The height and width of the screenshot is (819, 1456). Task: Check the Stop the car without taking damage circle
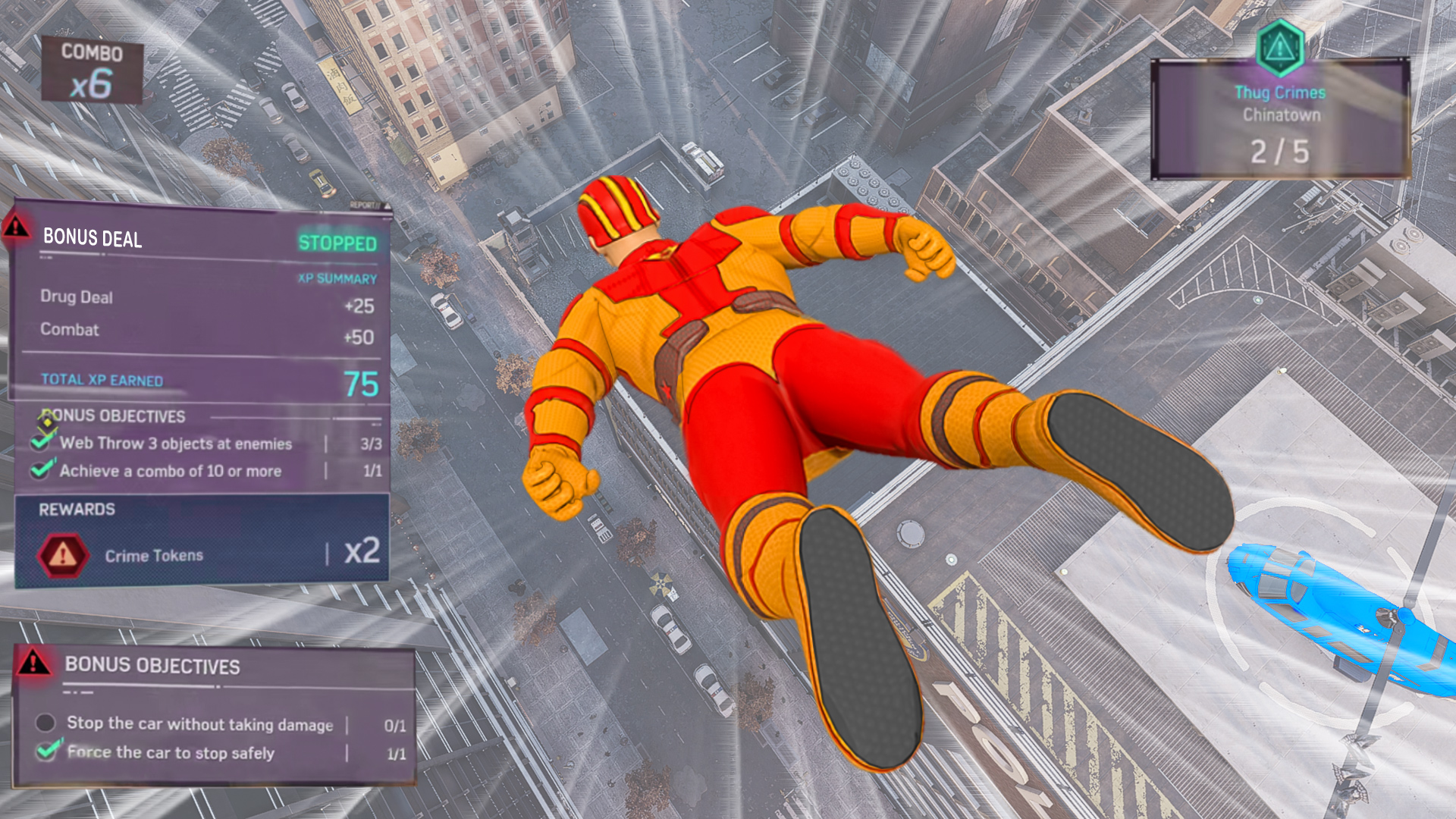[x=45, y=723]
